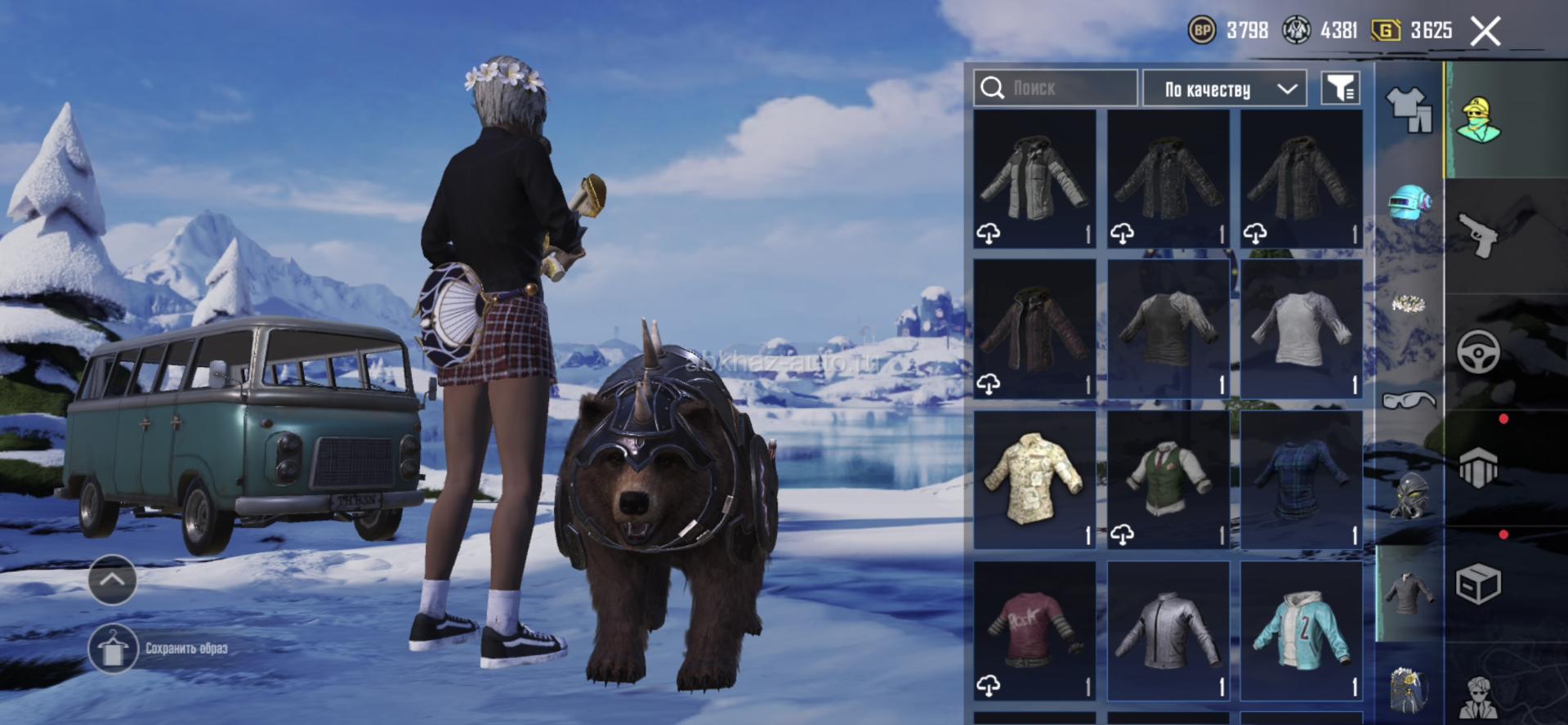1568x725 pixels.
Task: Open the blue helmet category
Action: (x=1409, y=204)
